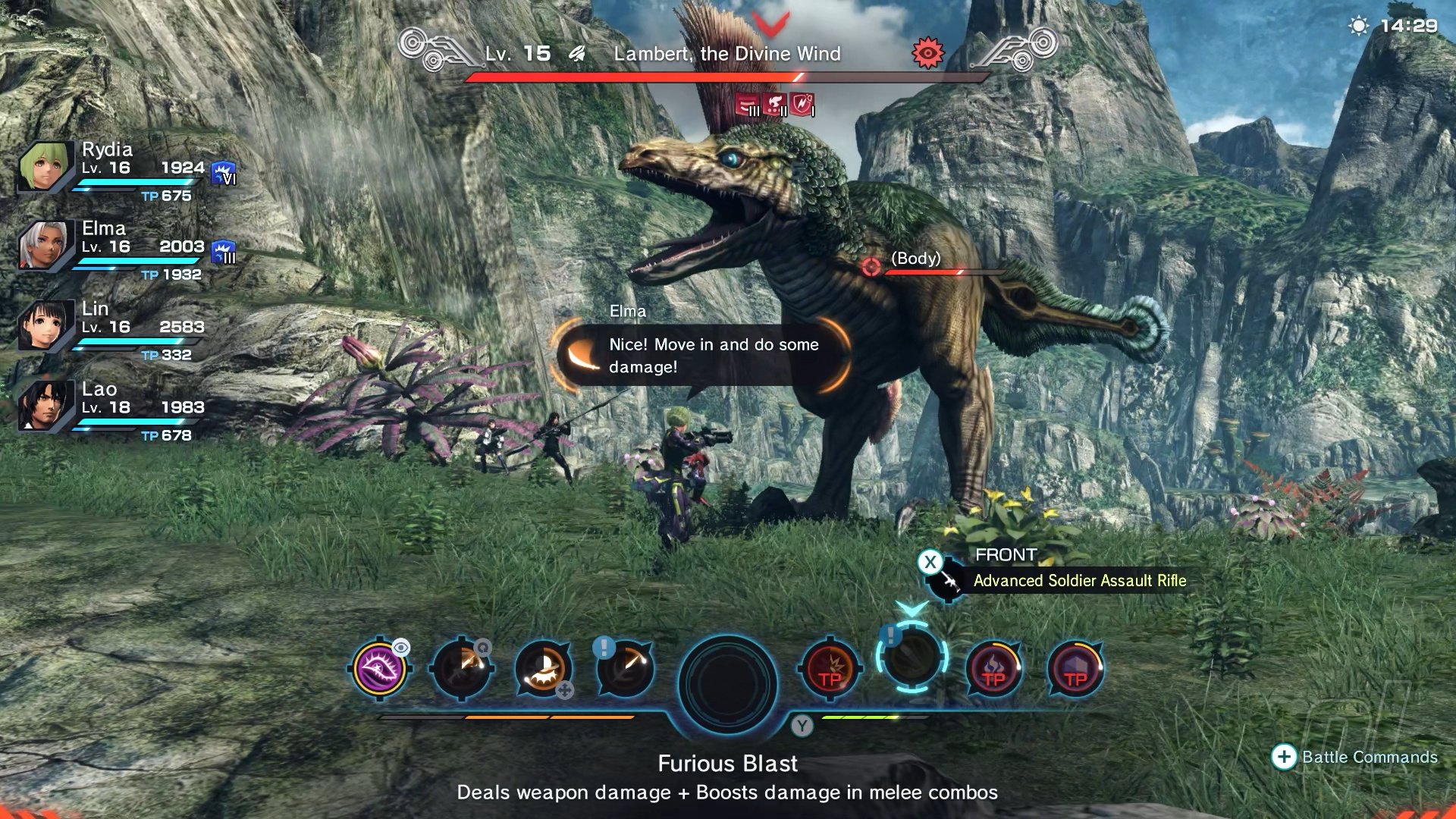Open Battle Commands

click(1354, 757)
